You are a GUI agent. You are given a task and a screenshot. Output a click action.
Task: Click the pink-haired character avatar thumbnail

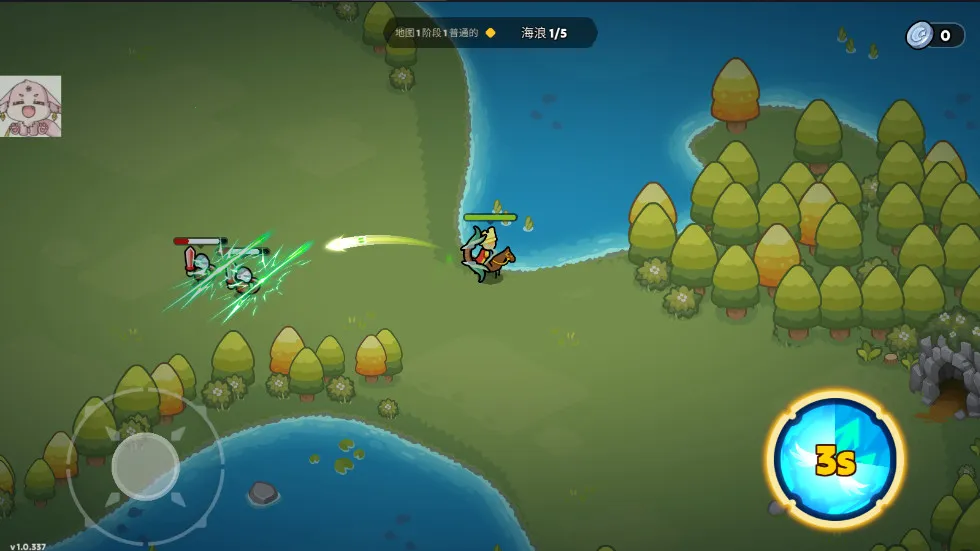(30, 107)
